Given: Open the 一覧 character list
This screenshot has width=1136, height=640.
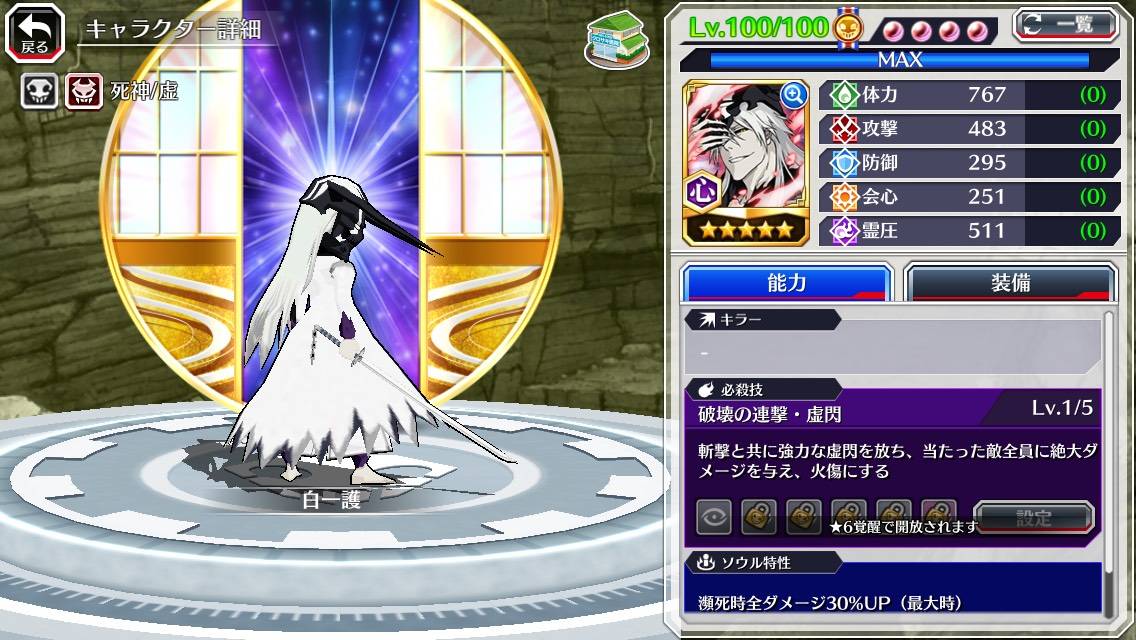Looking at the screenshot, I should (1064, 24).
